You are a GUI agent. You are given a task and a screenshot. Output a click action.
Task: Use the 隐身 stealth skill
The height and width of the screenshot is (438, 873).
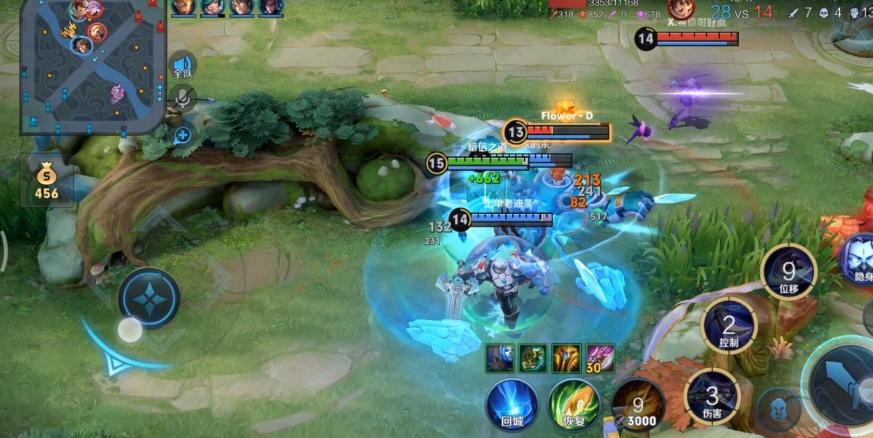click(858, 260)
